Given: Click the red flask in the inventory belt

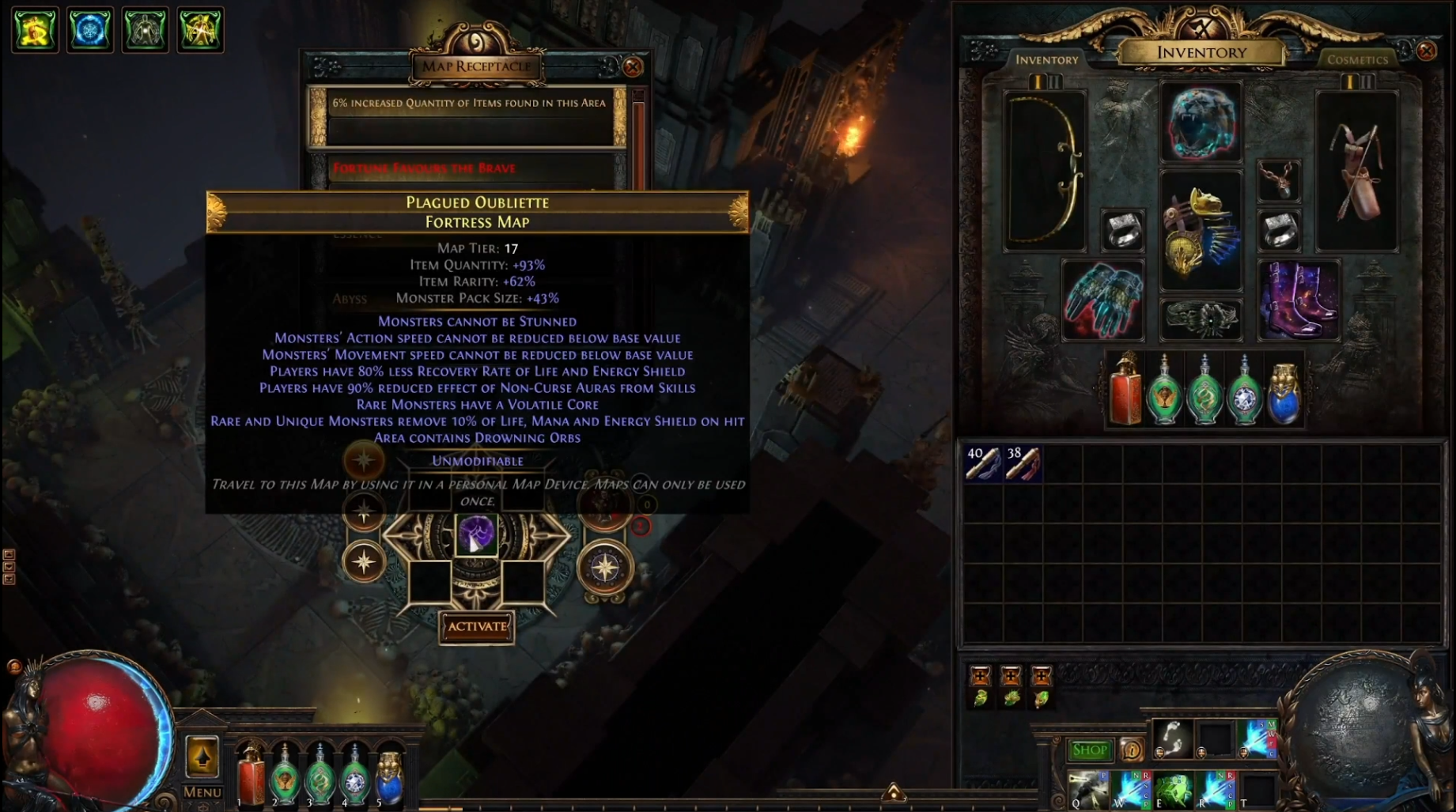Looking at the screenshot, I should [1125, 391].
